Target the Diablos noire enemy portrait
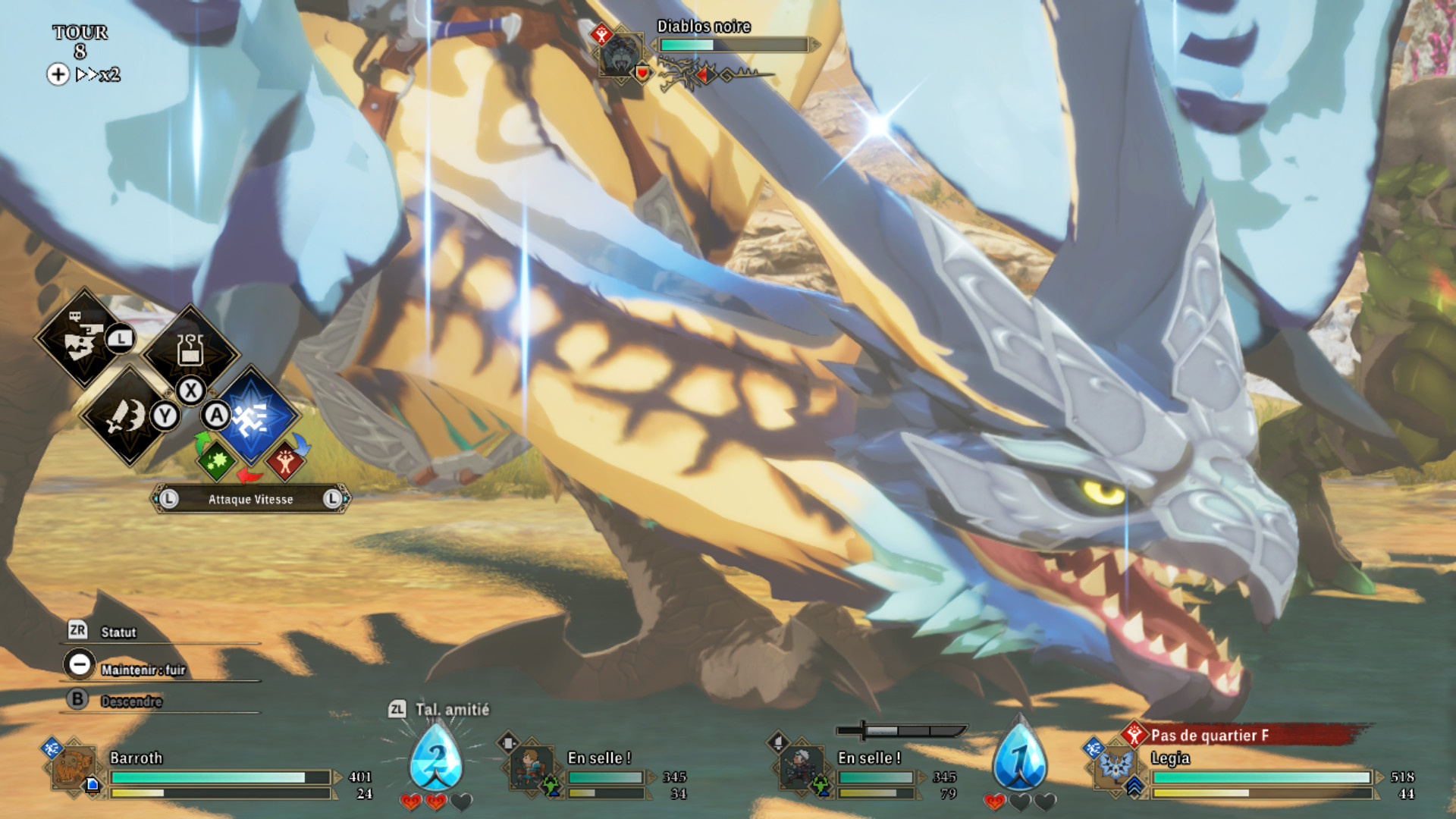Image resolution: width=1456 pixels, height=819 pixels. [621, 55]
